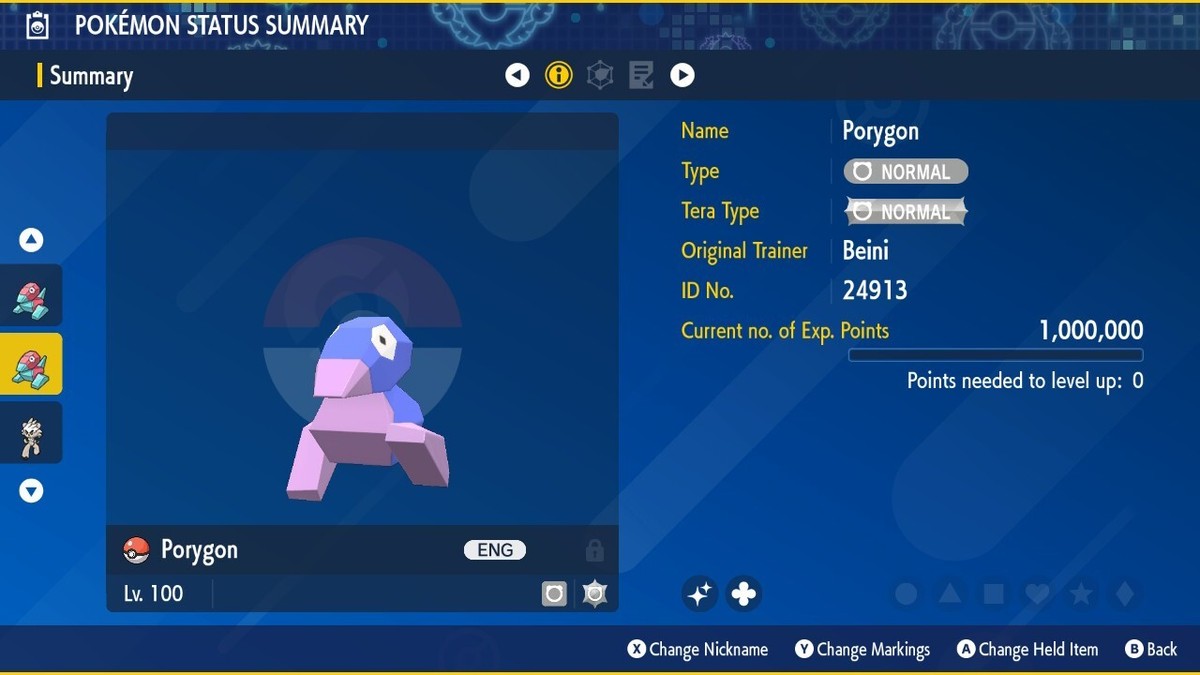Image resolution: width=1200 pixels, height=675 pixels.
Task: Click the Poké Ball icon beside Porygon's name
Action: tap(136, 550)
